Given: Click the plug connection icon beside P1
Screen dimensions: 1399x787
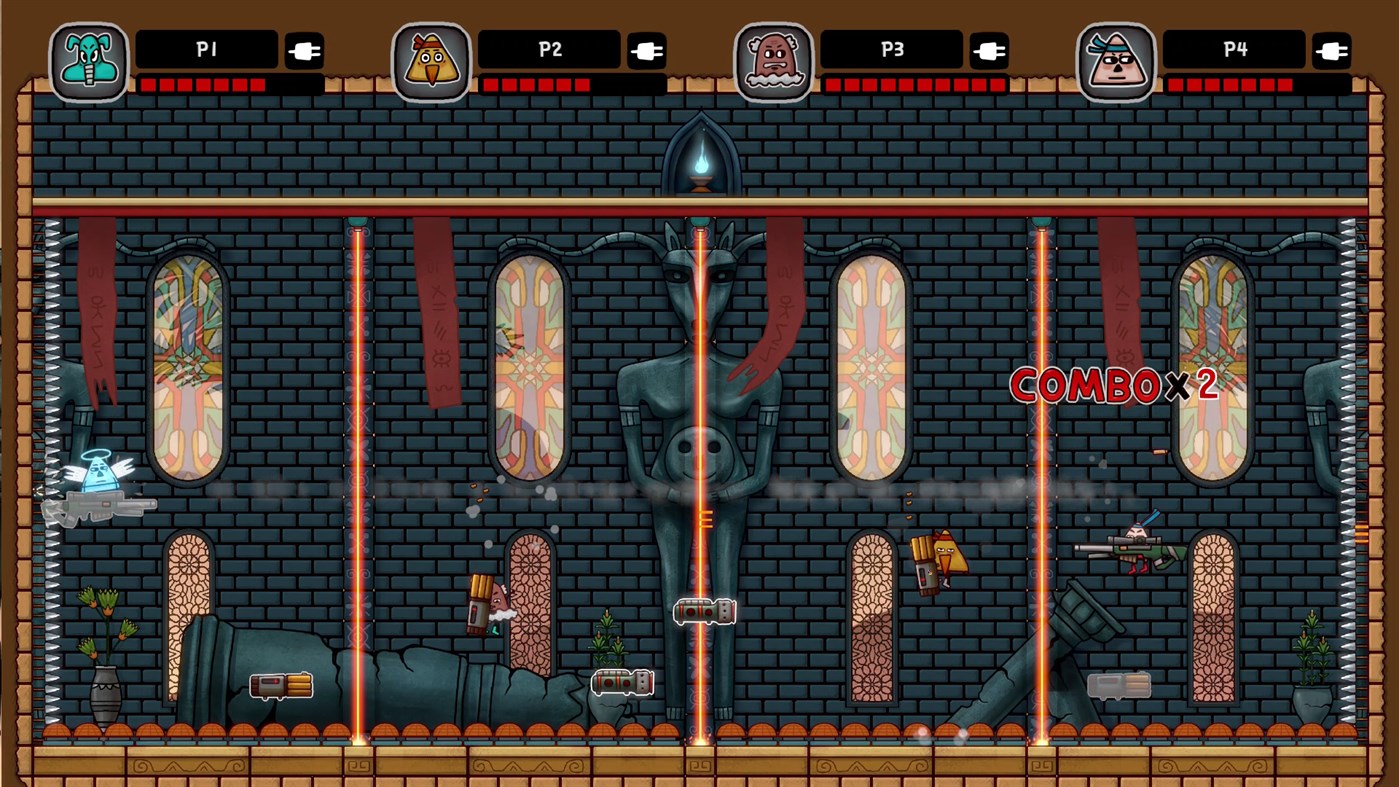Looking at the screenshot, I should point(305,49).
